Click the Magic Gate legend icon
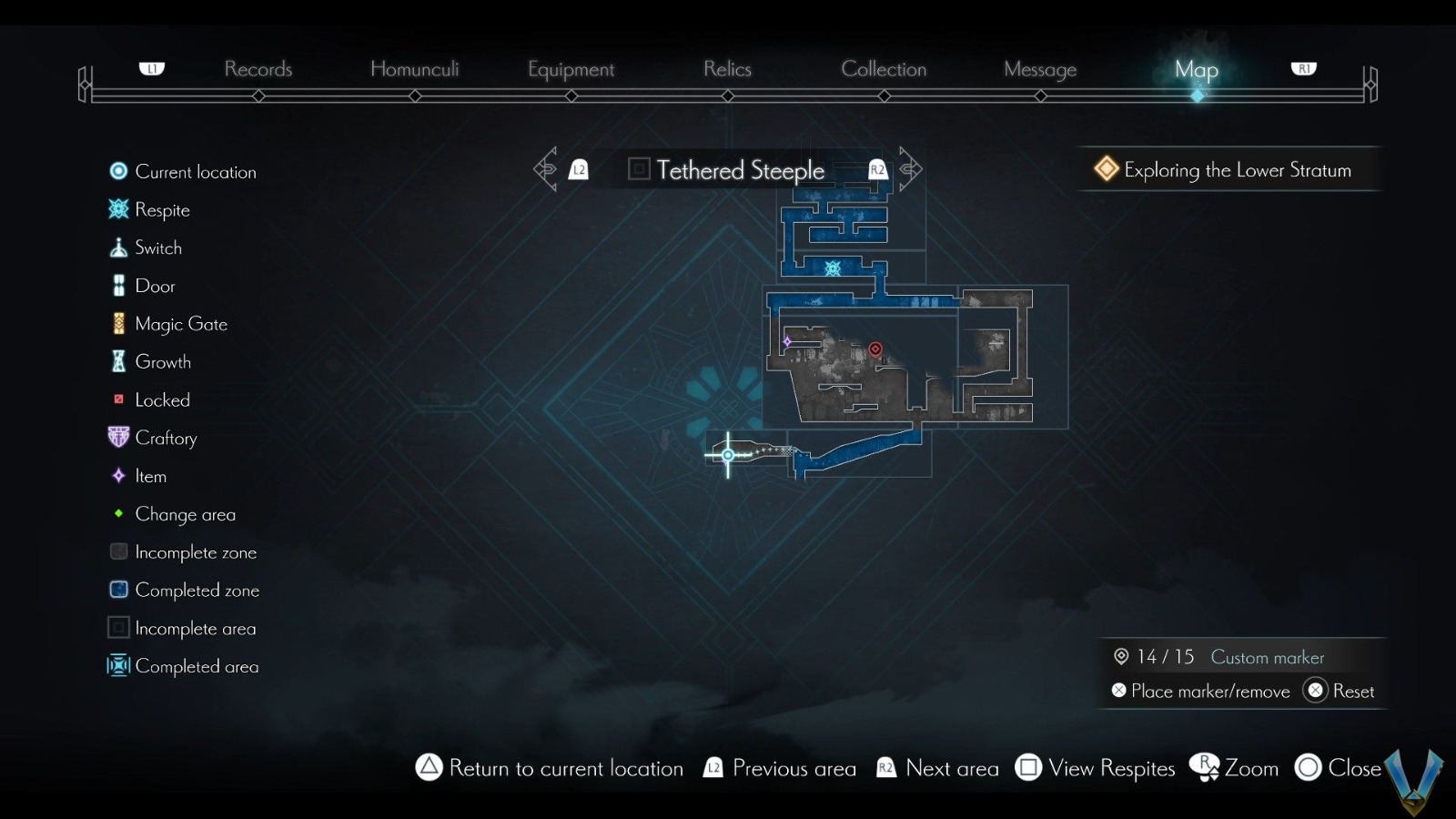The width and height of the screenshot is (1456, 819). pos(117,323)
